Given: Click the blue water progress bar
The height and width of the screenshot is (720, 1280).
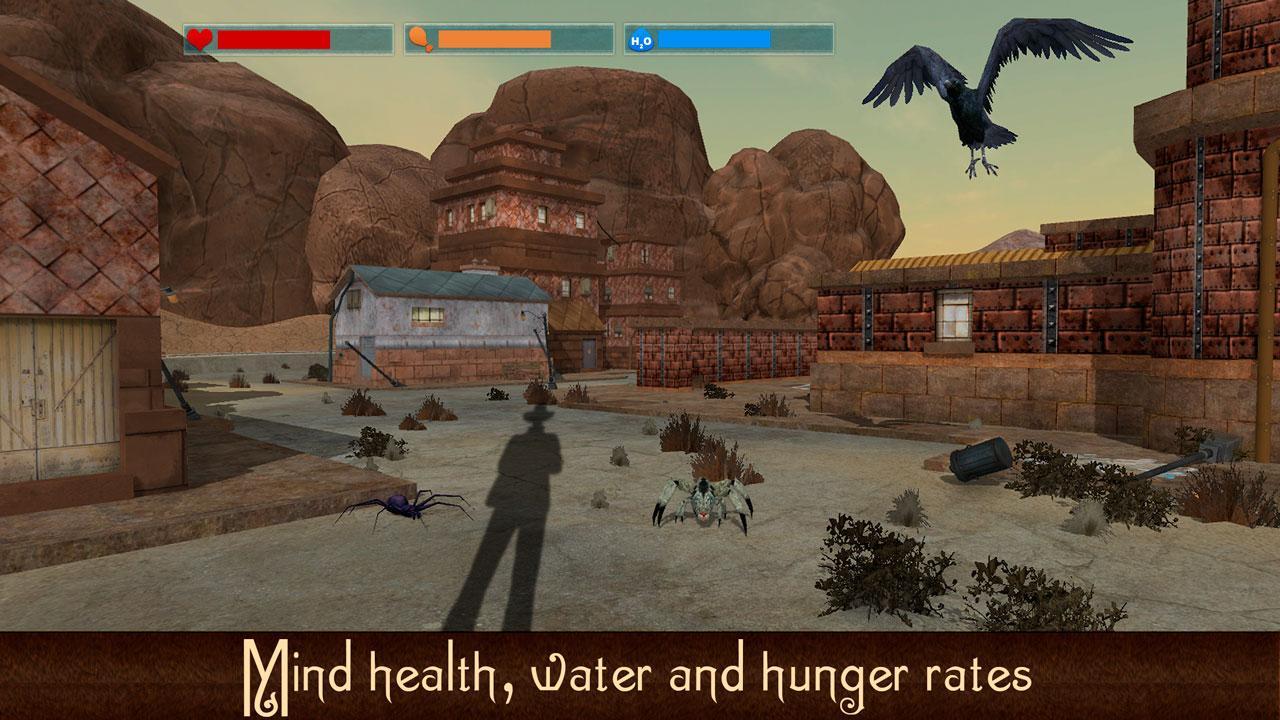Looking at the screenshot, I should point(715,40).
